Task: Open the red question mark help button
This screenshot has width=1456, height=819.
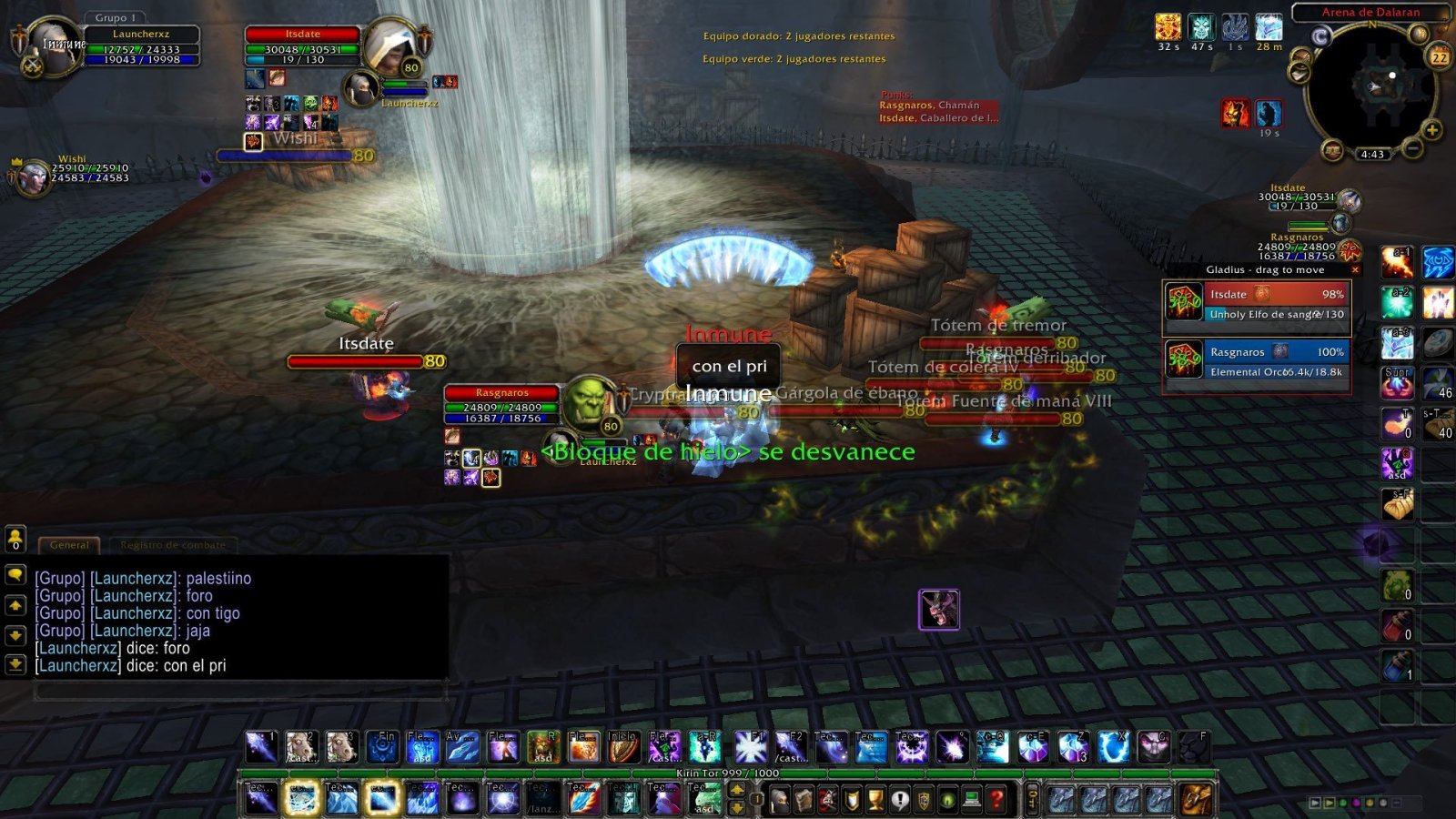Action: 996,799
